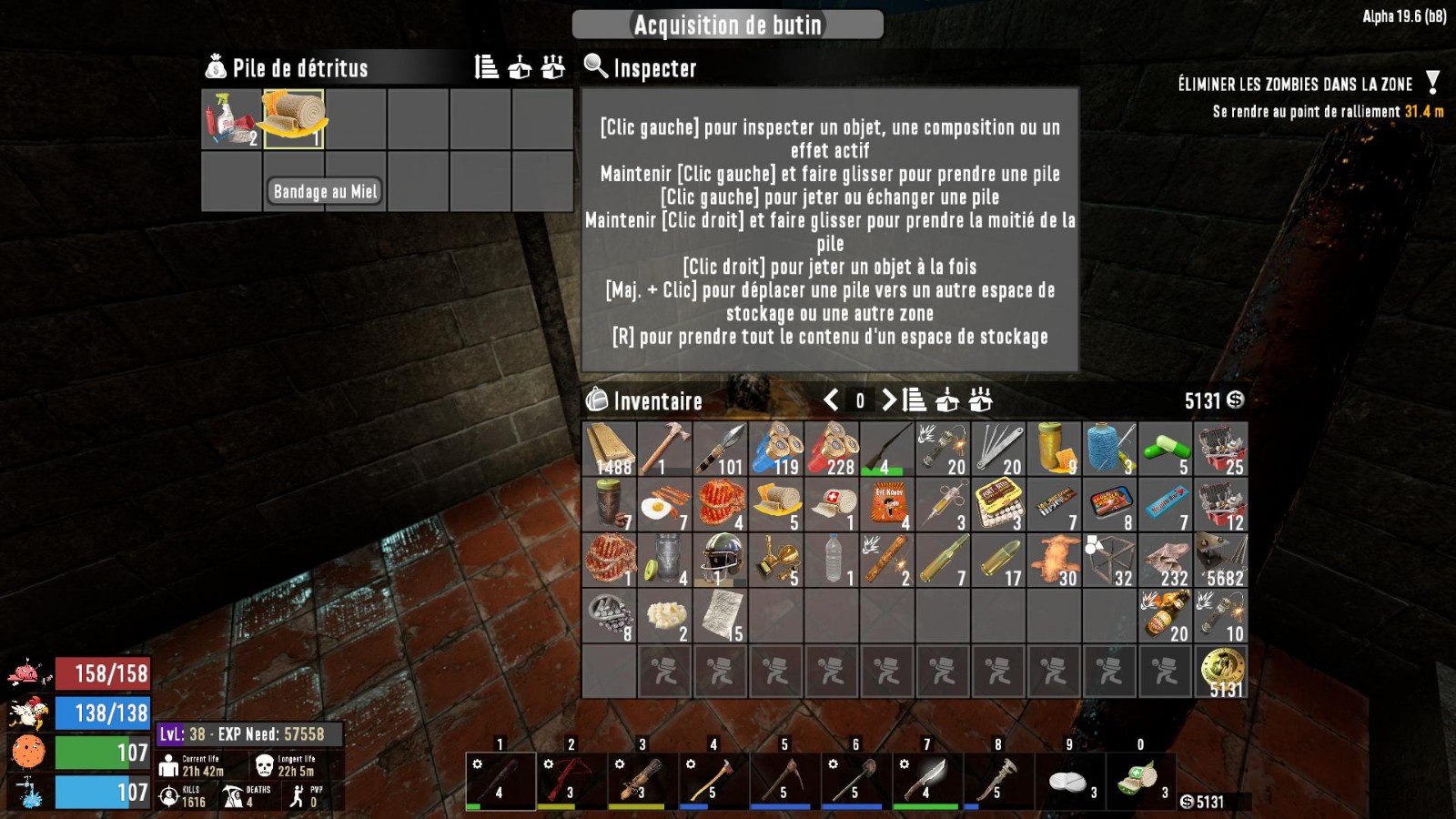
Task: Sort the Inventaire with the sort button
Action: (915, 400)
